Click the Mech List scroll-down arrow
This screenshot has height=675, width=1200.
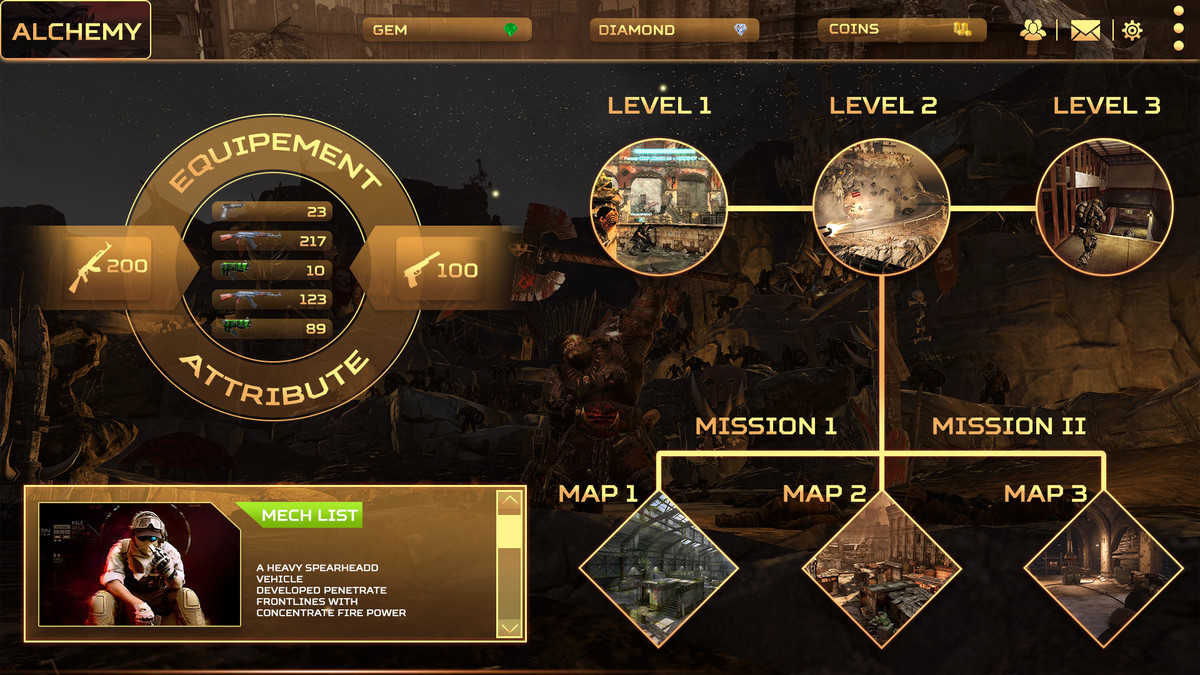point(510,627)
